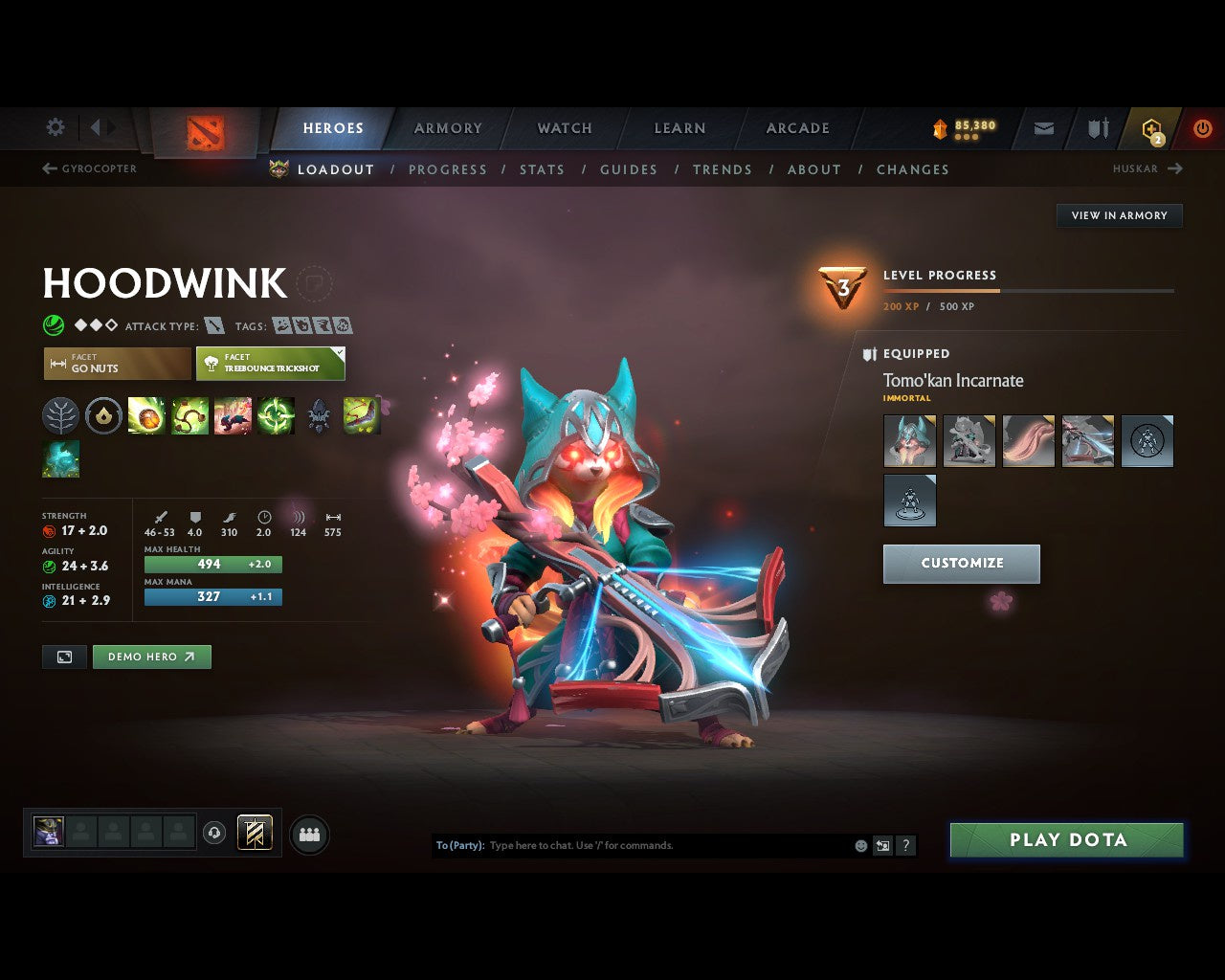Click the Dota Plus hexagon icon with badge
The width and height of the screenshot is (1225, 980).
(x=1149, y=128)
